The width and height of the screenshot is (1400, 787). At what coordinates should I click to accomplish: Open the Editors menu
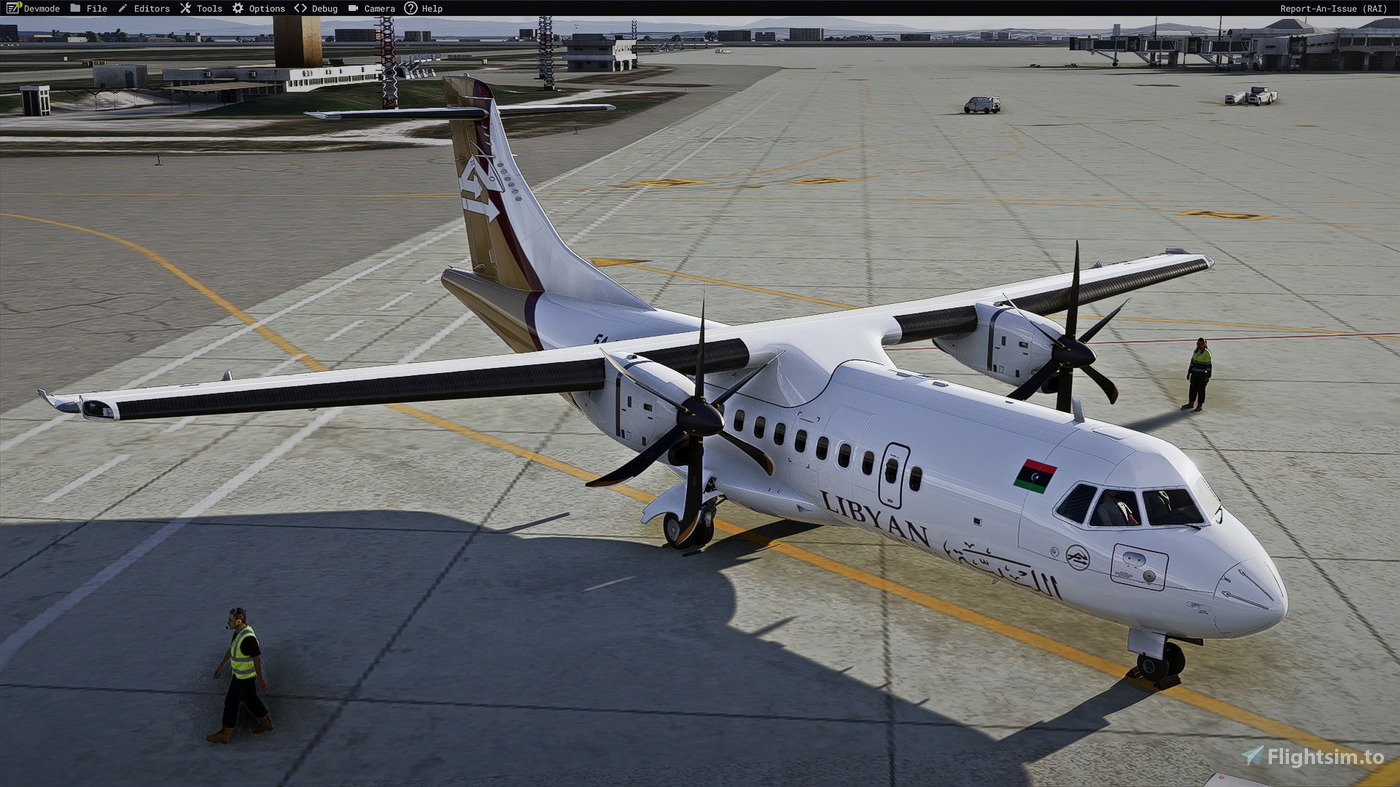151,8
